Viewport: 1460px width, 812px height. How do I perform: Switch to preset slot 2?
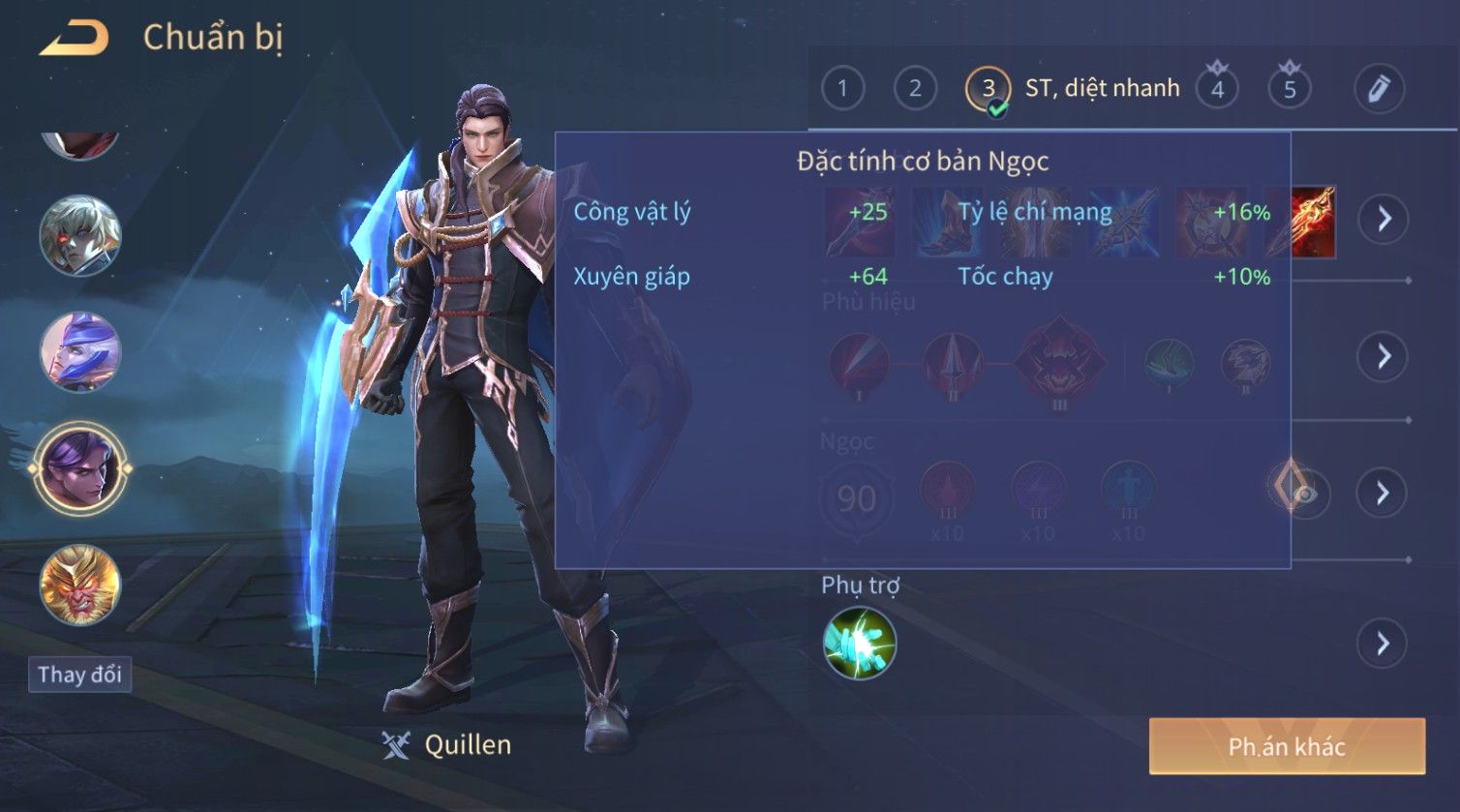coord(914,89)
